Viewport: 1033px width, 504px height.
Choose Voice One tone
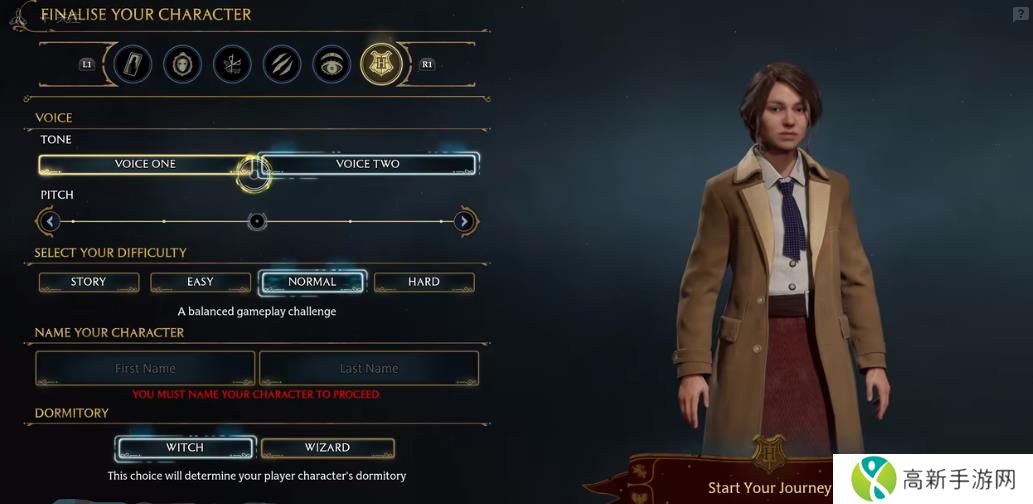[x=145, y=164]
